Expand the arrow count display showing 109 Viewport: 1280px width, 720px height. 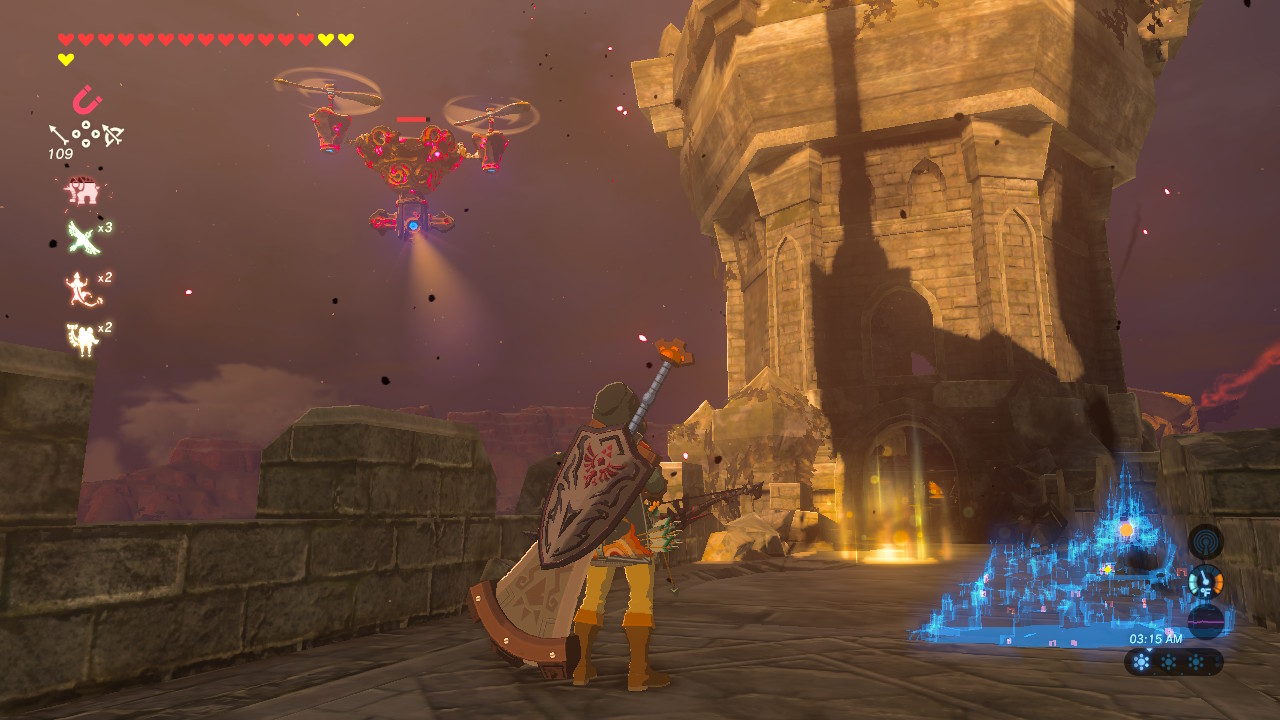point(60,152)
